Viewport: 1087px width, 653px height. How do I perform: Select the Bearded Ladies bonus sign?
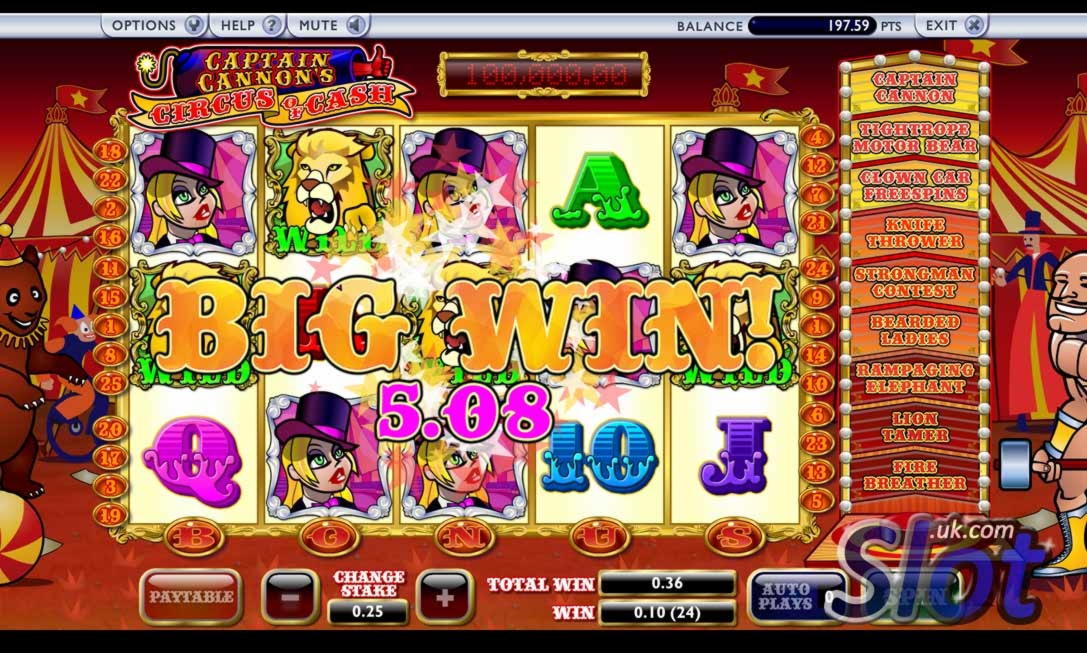coord(914,330)
